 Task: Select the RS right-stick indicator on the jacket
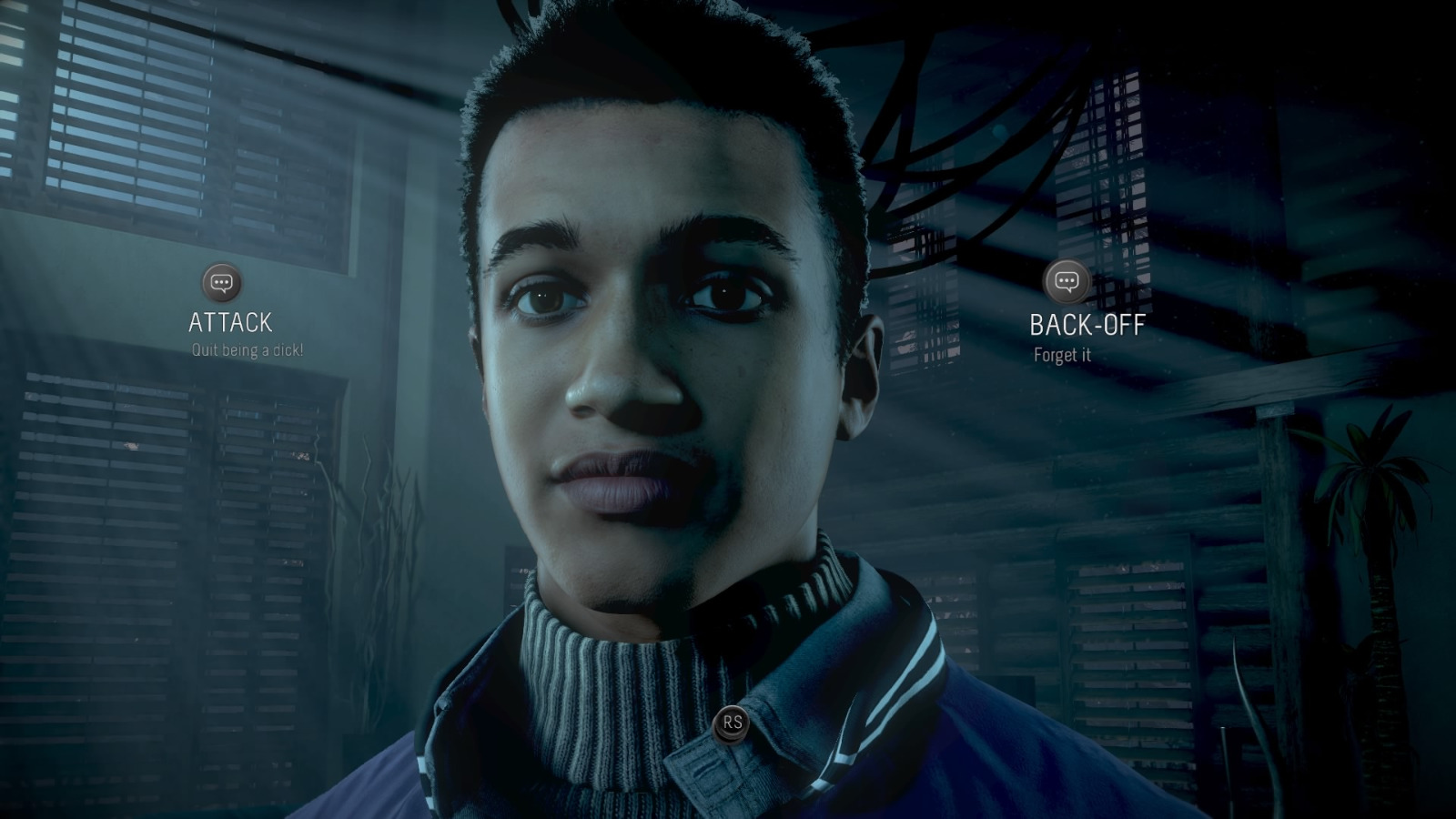click(733, 722)
